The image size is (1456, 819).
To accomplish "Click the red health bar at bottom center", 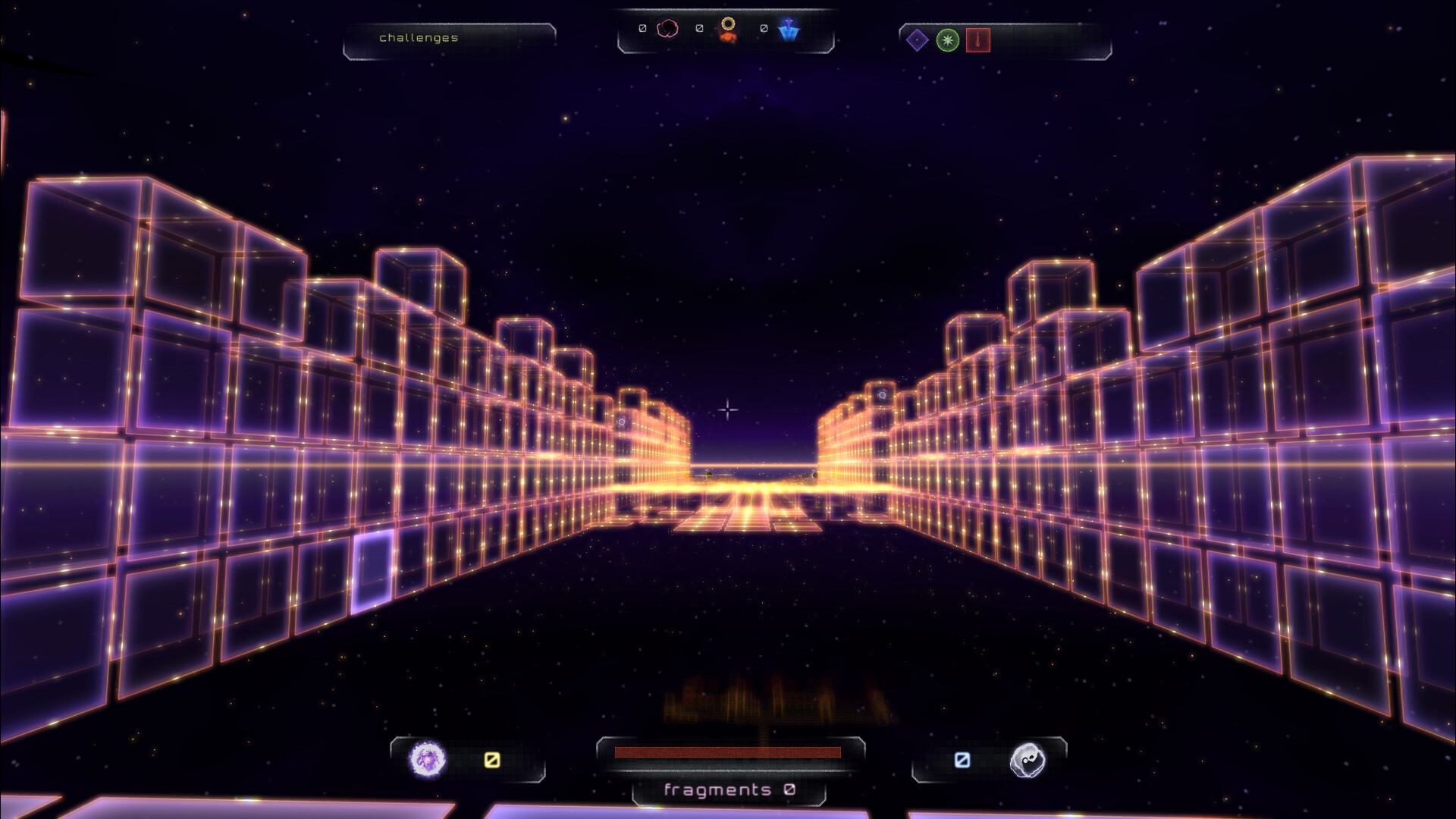I will coord(728,752).
